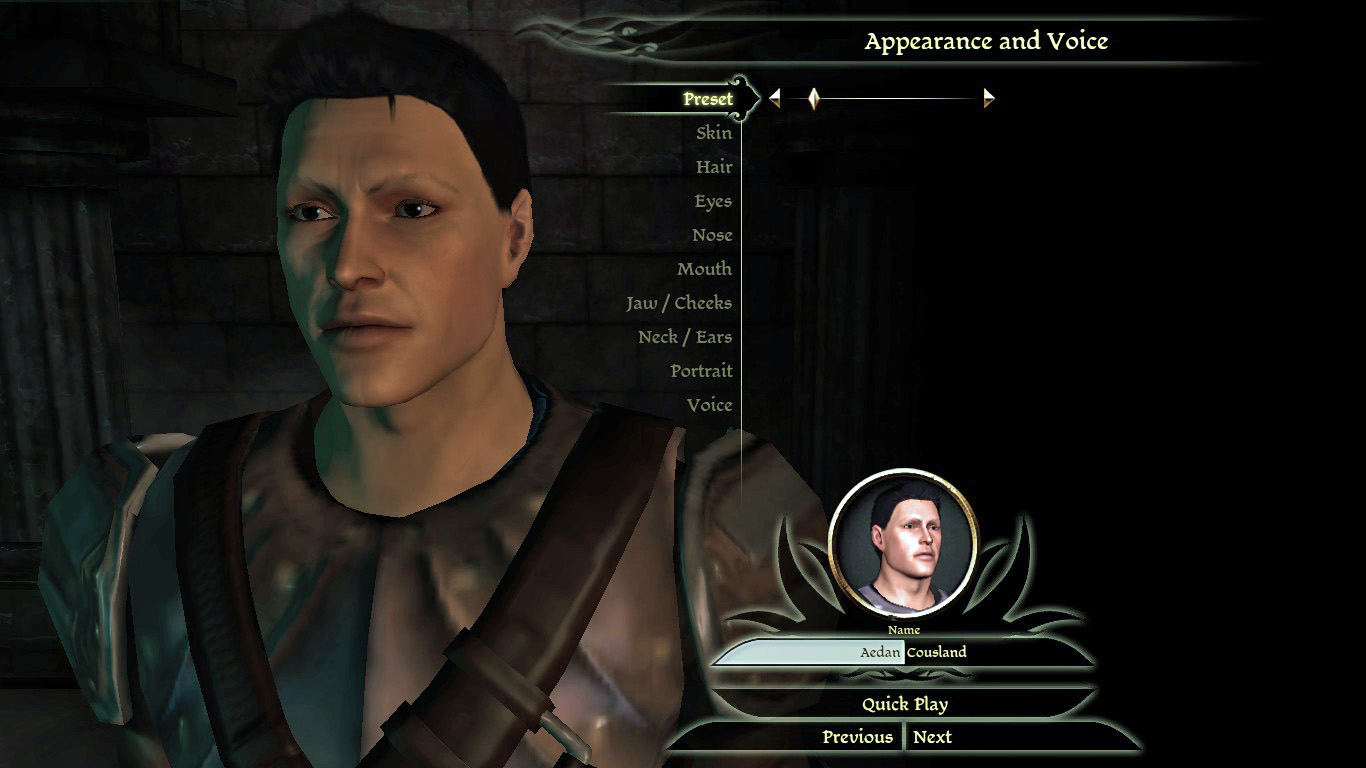The image size is (1366, 768).
Task: Click the preset slider's diamond handle
Action: (x=814, y=98)
